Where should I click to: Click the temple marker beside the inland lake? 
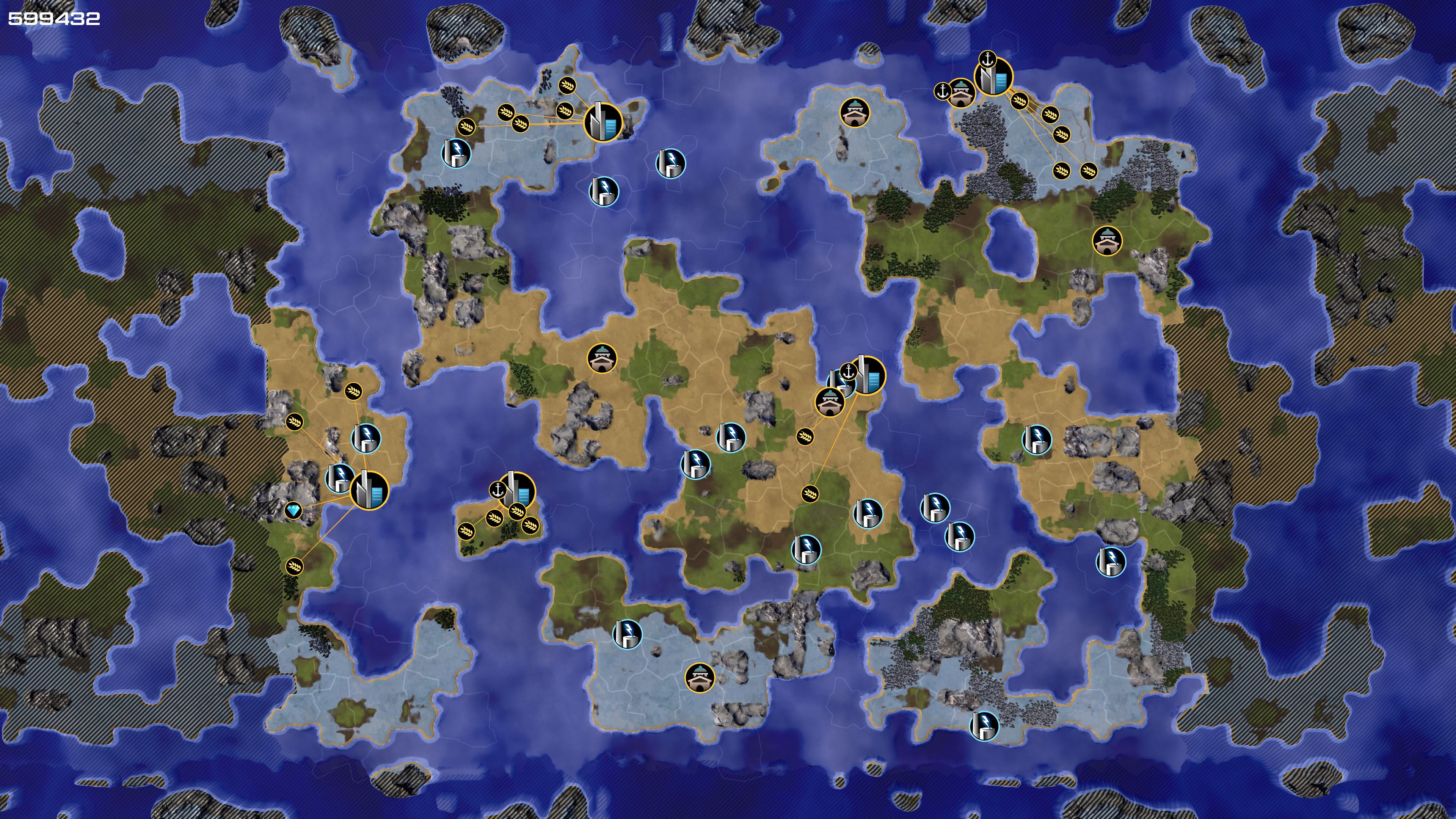coord(1107,241)
